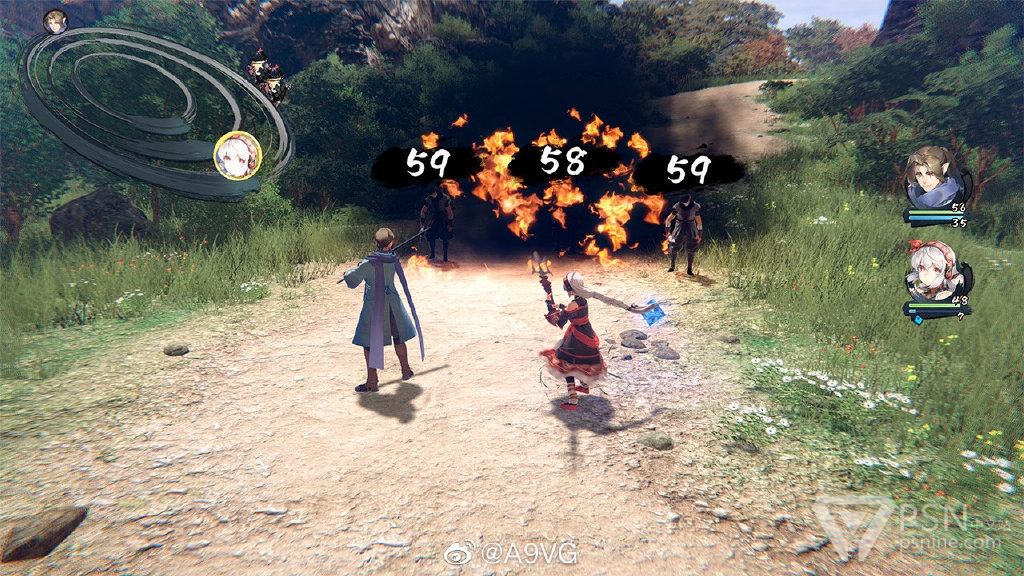
Task: Click the yellow-ringed girl turn-order portrait
Action: pos(238,156)
